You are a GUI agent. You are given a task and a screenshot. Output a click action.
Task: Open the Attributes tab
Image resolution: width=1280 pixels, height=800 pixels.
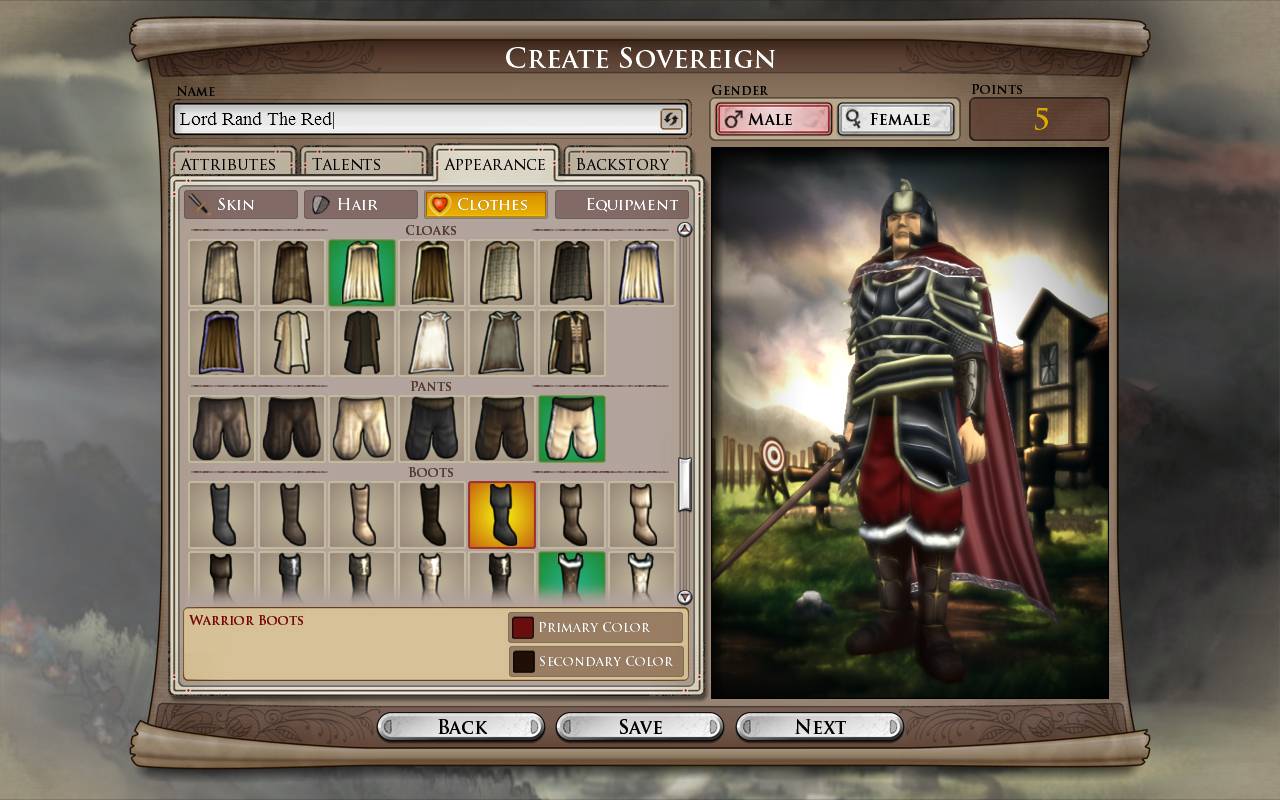coord(229,164)
